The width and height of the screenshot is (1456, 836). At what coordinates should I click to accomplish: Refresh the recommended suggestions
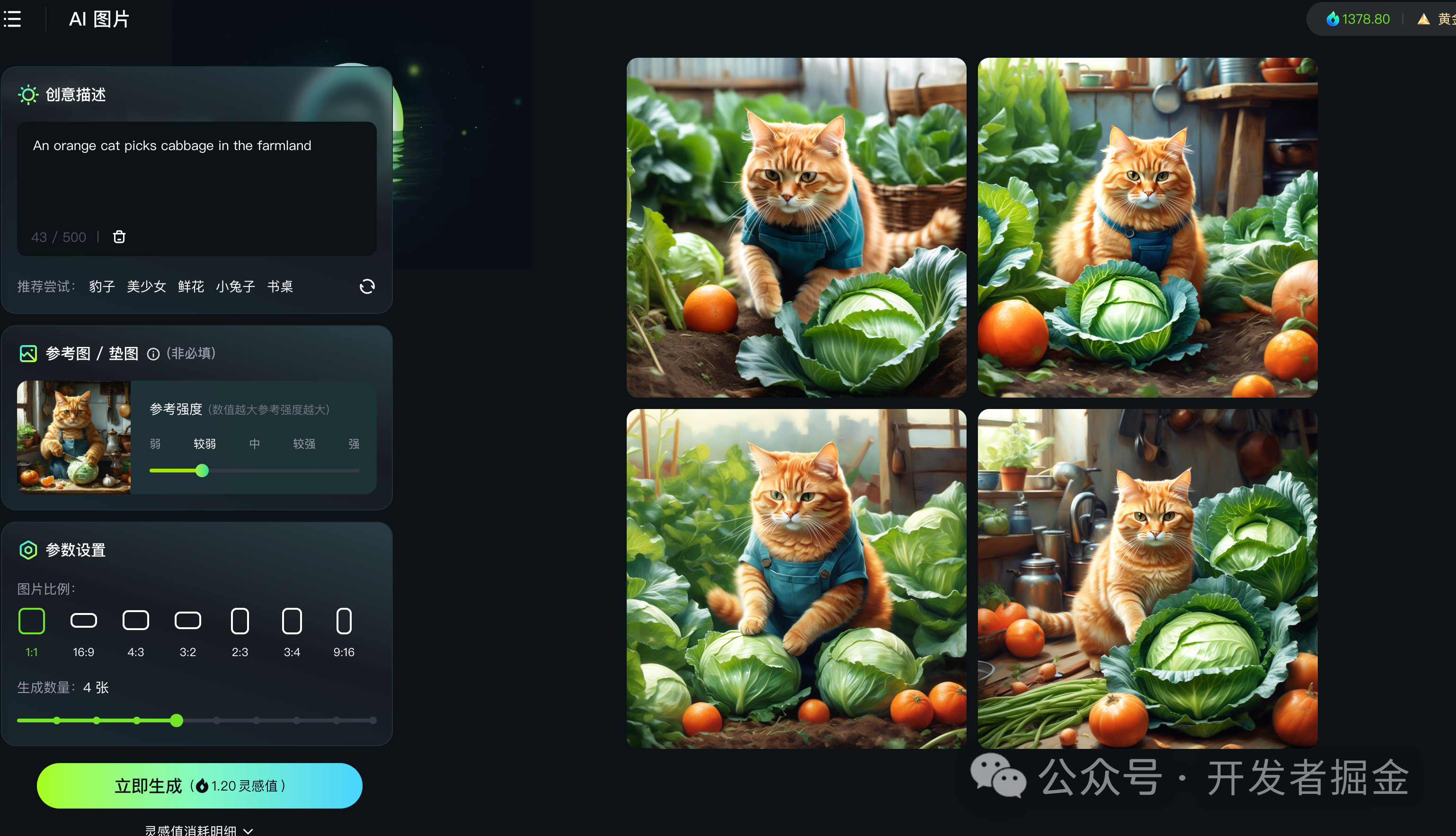pyautogui.click(x=367, y=286)
